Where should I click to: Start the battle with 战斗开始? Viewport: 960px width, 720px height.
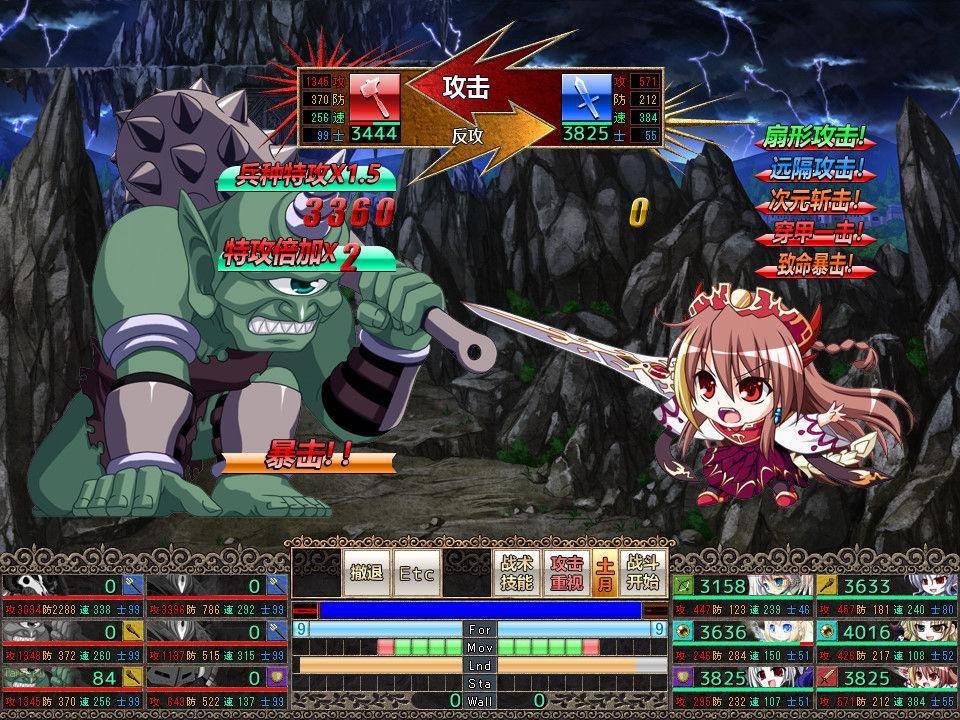point(642,573)
